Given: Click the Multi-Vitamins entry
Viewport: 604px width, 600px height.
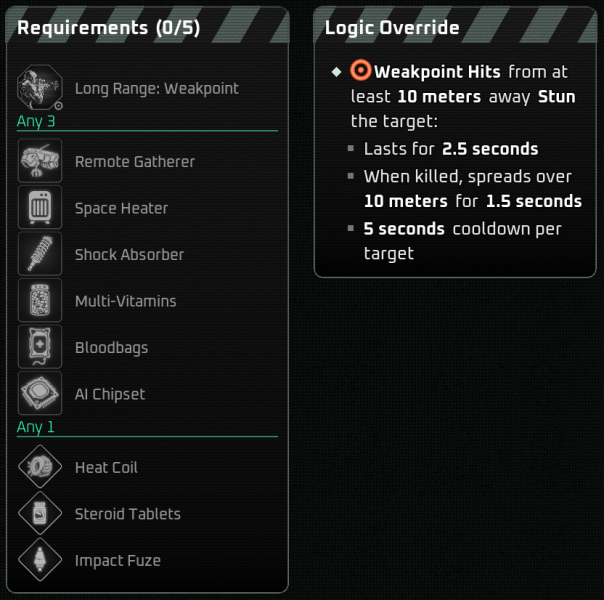Looking at the screenshot, I should (x=125, y=301).
